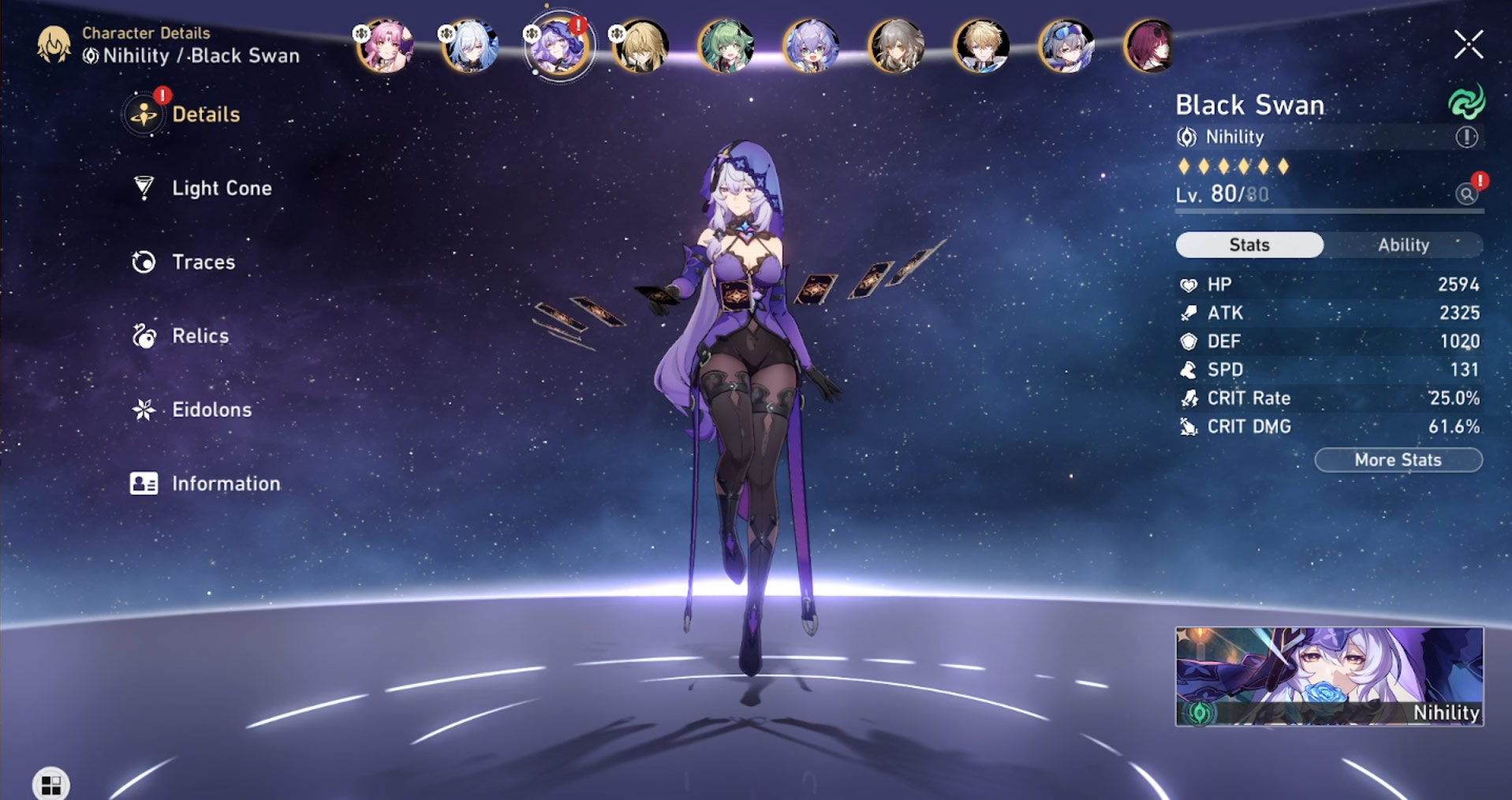Close the Character Details screen
The image size is (1512, 800).
point(1469,45)
